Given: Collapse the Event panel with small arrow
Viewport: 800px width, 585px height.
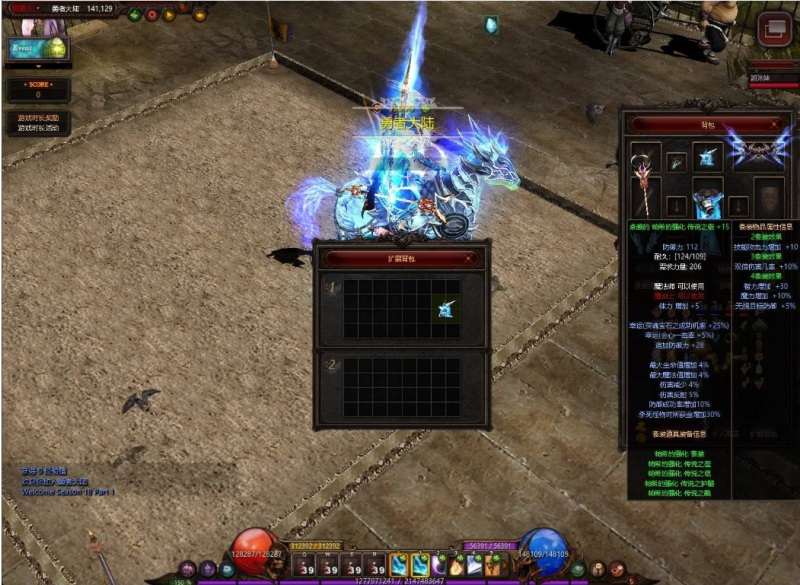Looking at the screenshot, I should pos(37,68).
